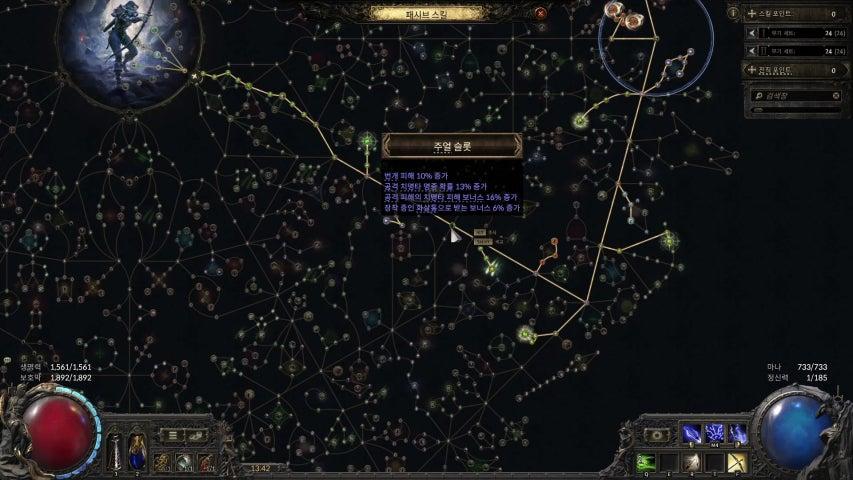Clear the search box with its X button
This screenshot has width=853, height=480.
pos(836,97)
